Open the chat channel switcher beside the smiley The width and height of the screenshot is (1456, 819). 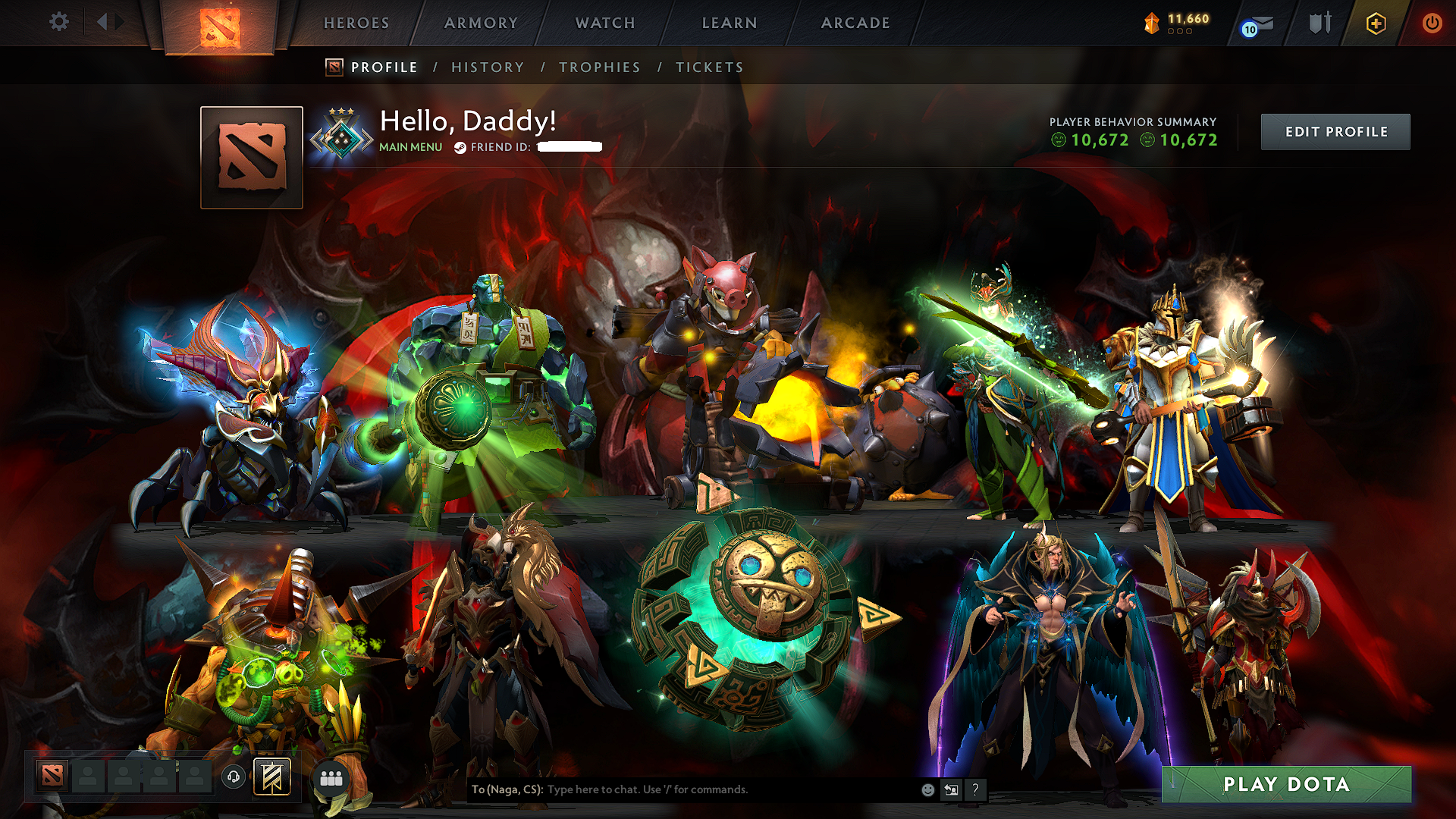pyautogui.click(x=952, y=790)
